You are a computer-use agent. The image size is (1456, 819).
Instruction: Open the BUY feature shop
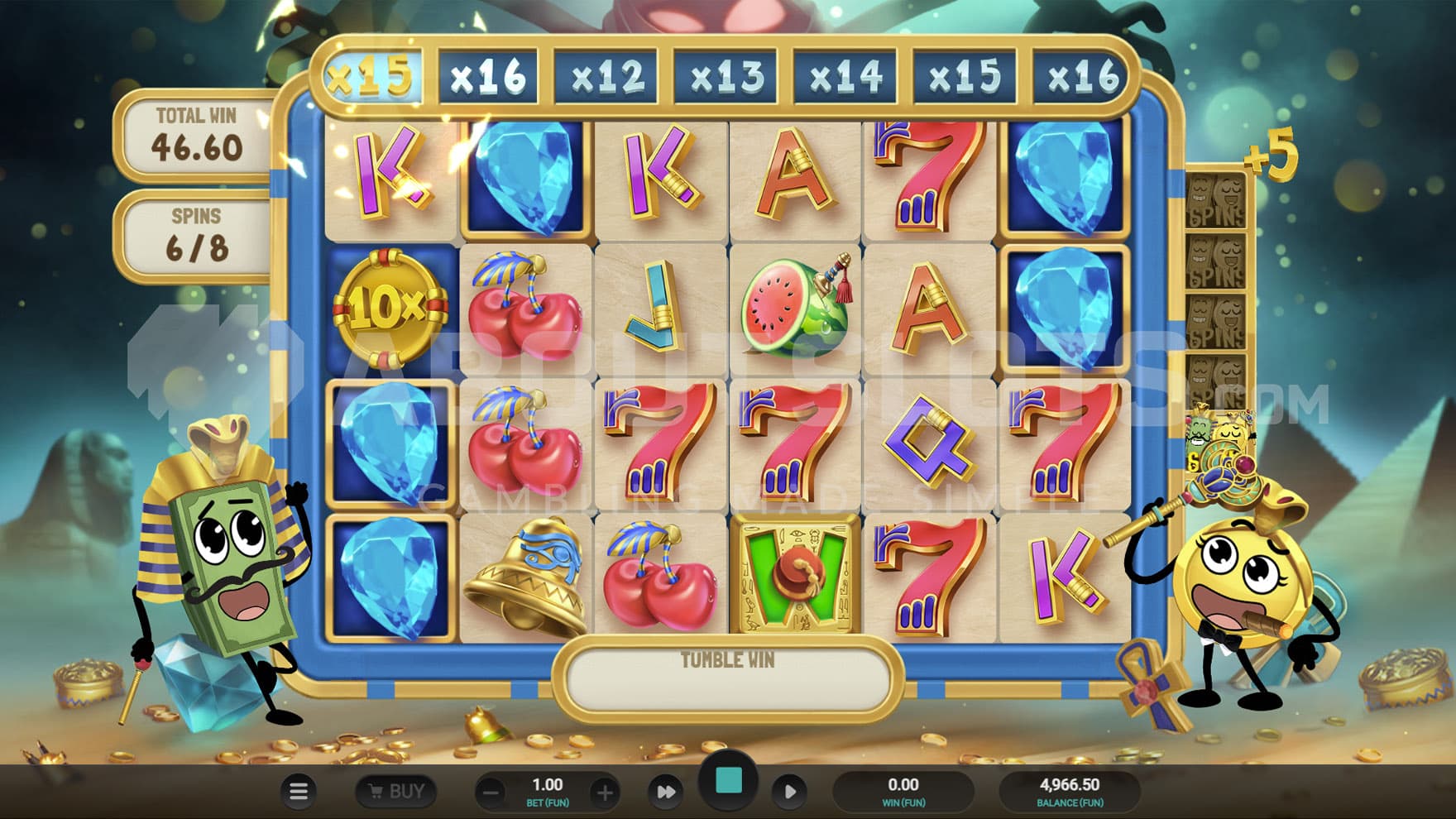(x=395, y=792)
